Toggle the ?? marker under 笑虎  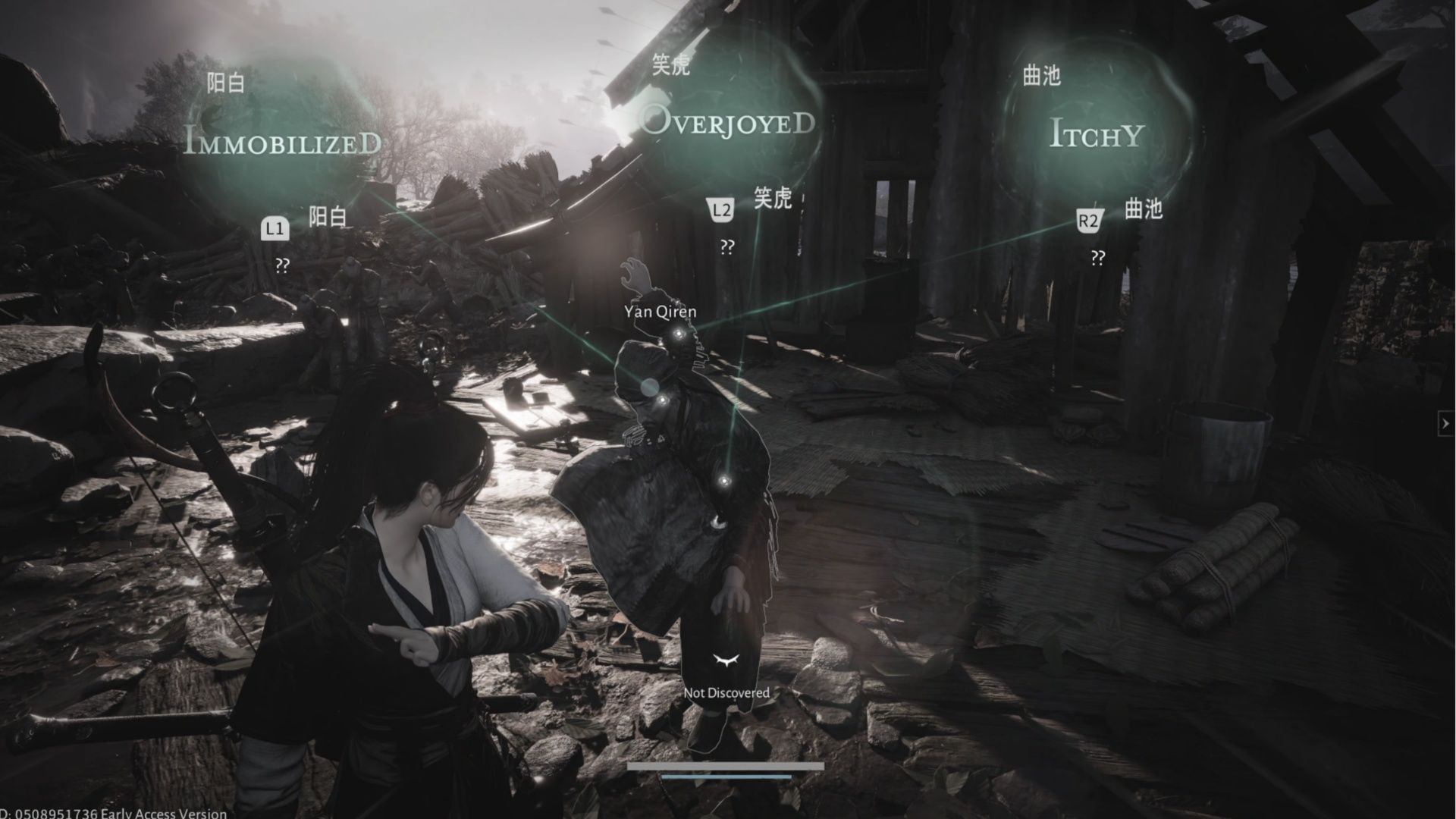727,245
